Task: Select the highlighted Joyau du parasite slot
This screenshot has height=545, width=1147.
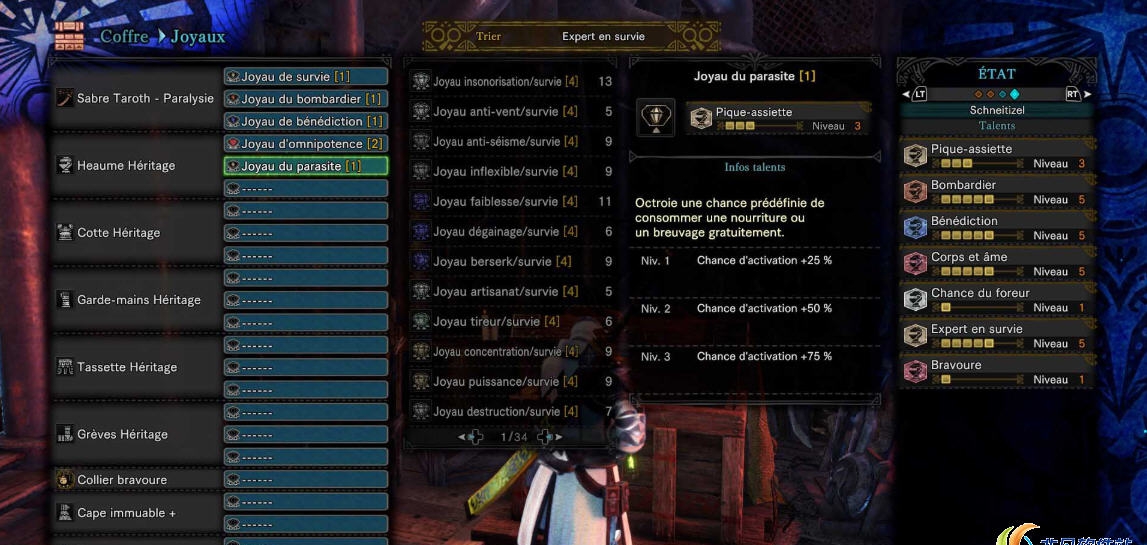Action: click(x=305, y=166)
